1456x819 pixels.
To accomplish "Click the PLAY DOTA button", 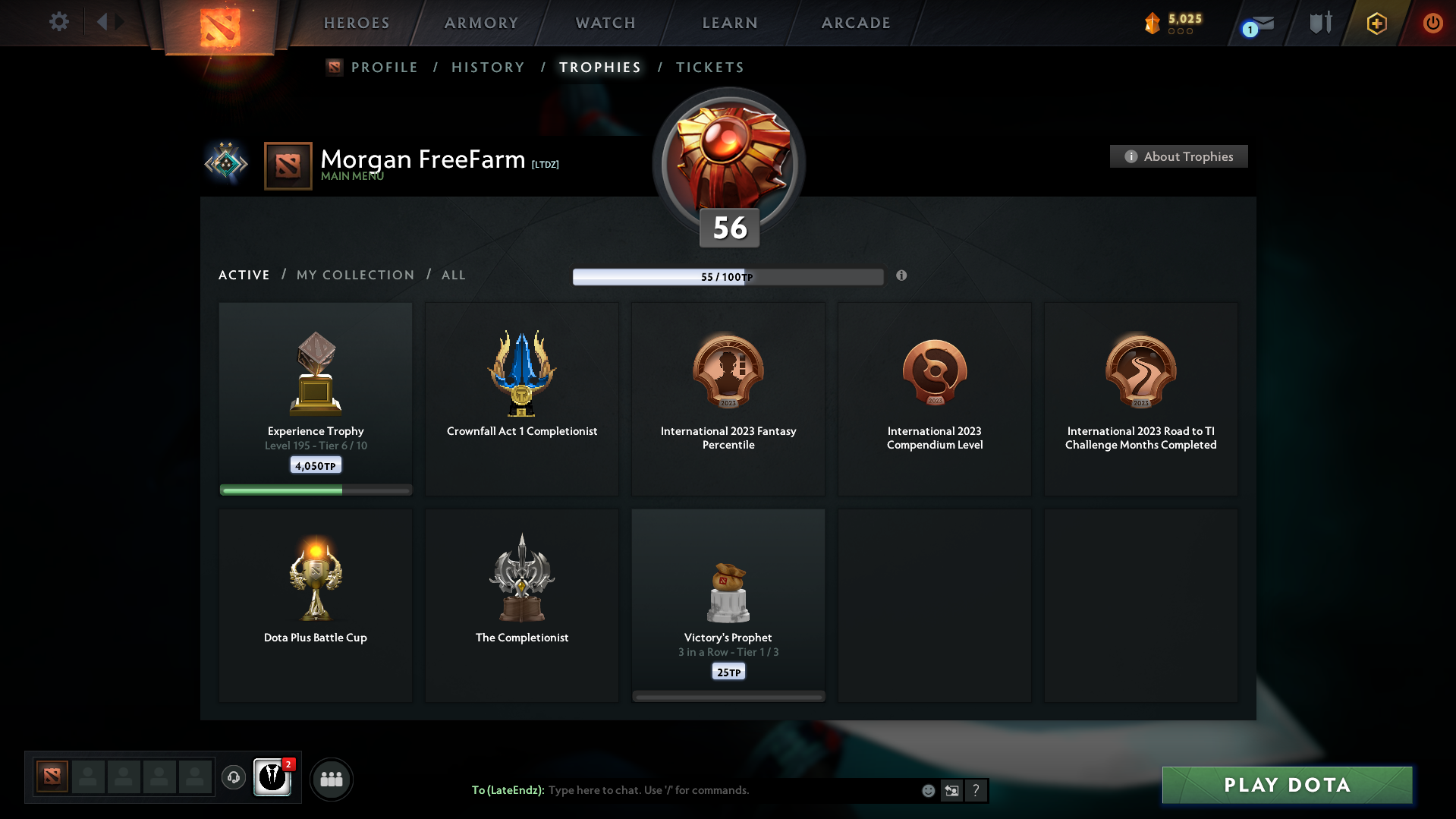I will pyautogui.click(x=1286, y=785).
